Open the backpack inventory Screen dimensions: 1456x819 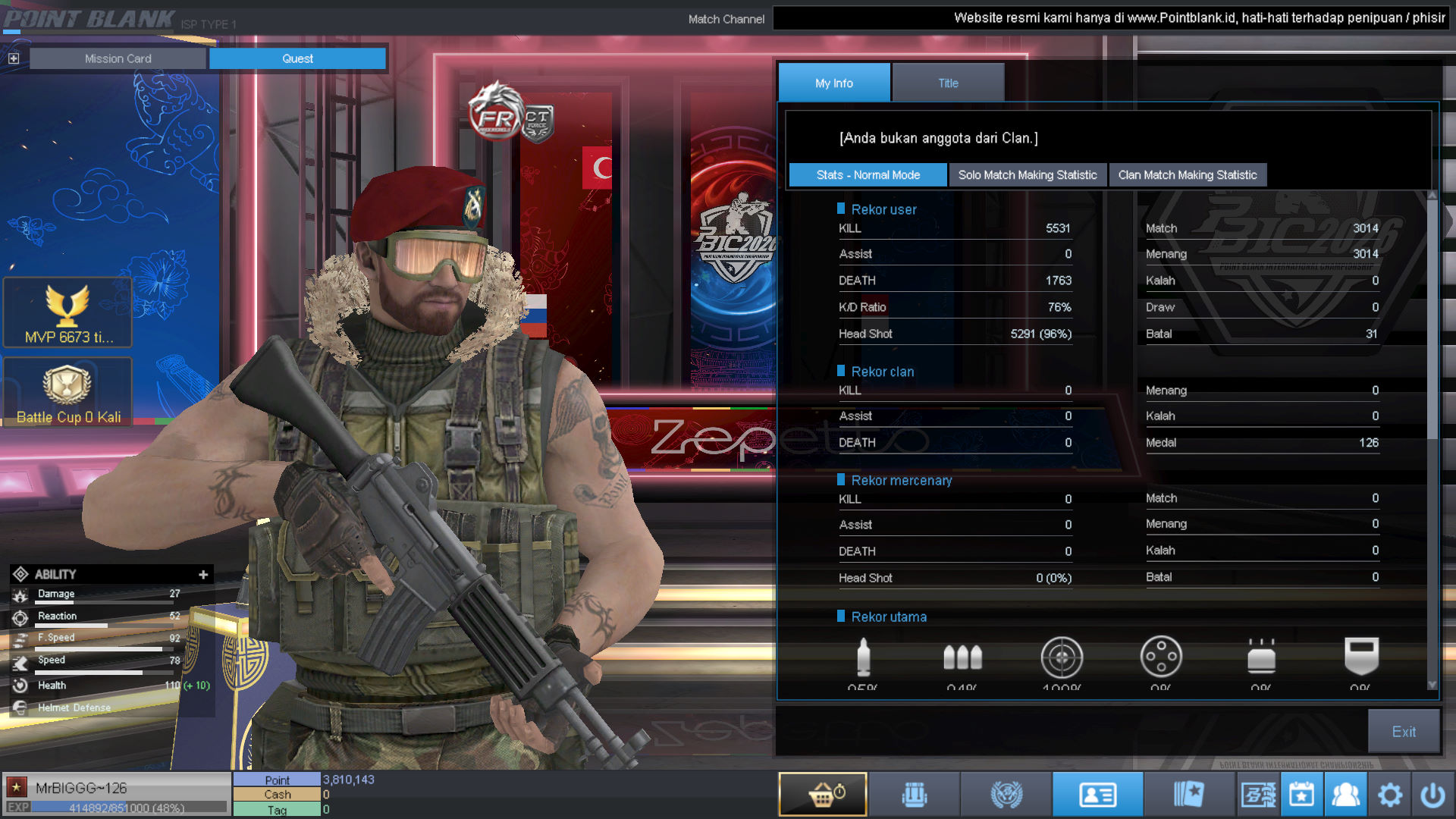point(915,795)
